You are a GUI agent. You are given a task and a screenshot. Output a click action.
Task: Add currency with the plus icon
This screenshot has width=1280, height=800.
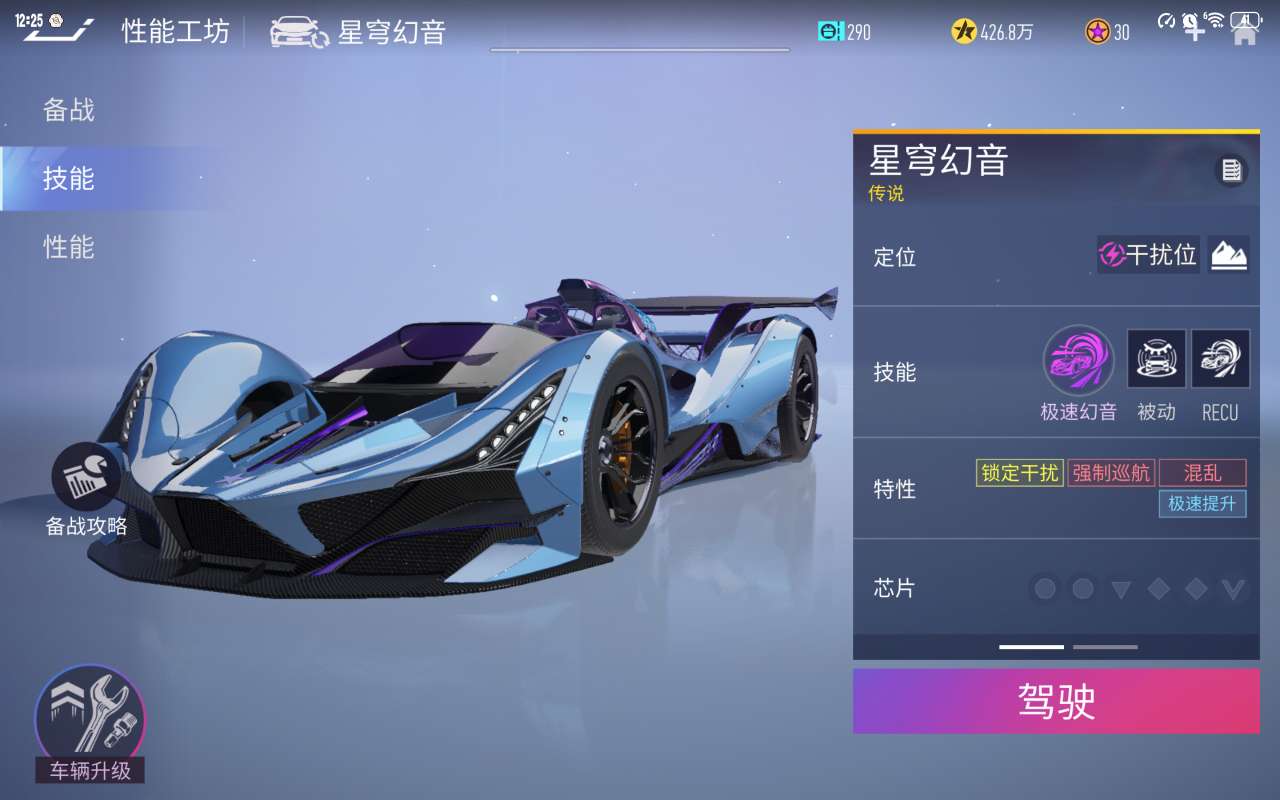point(1195,30)
